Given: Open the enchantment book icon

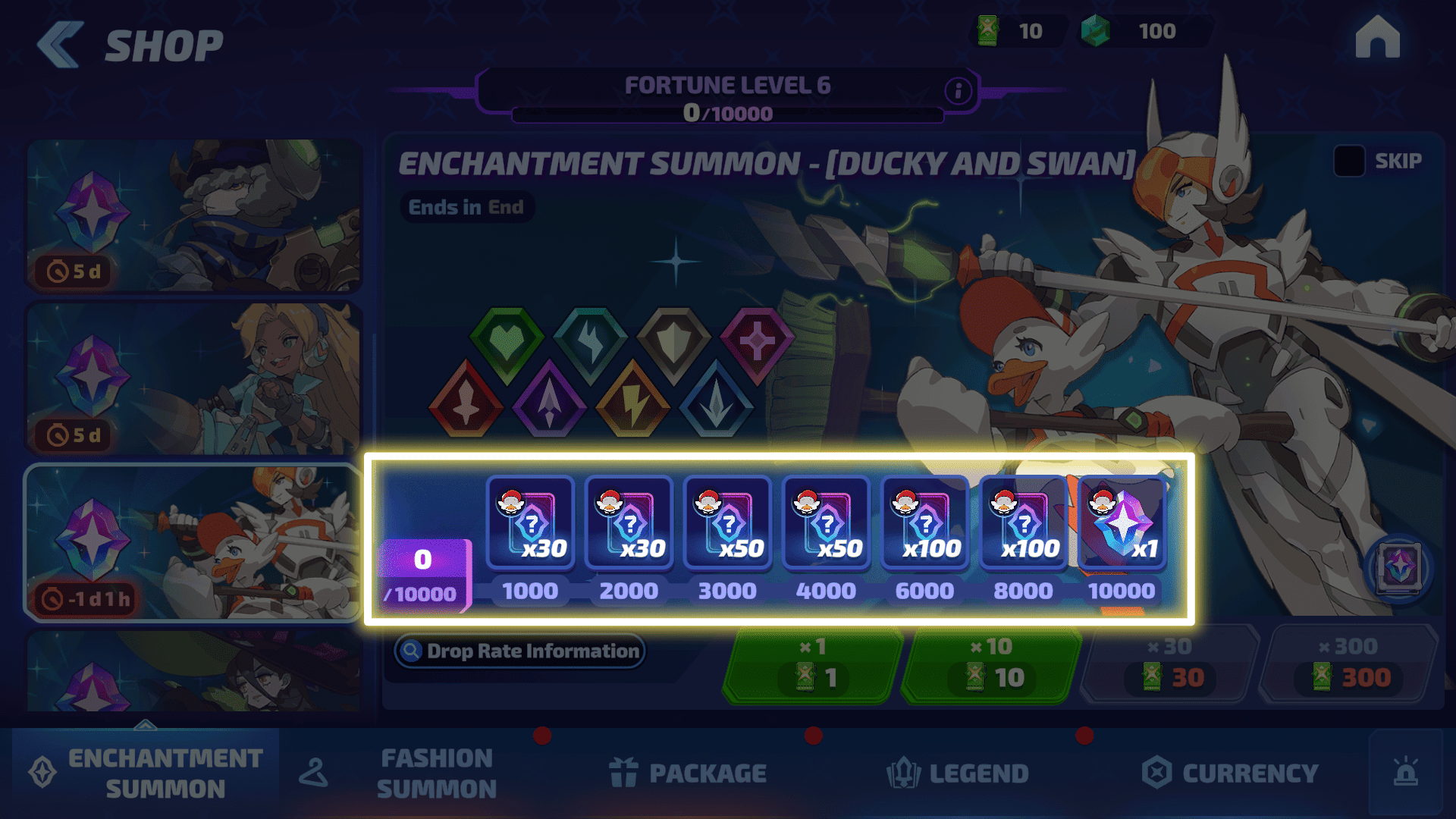Looking at the screenshot, I should [1399, 568].
